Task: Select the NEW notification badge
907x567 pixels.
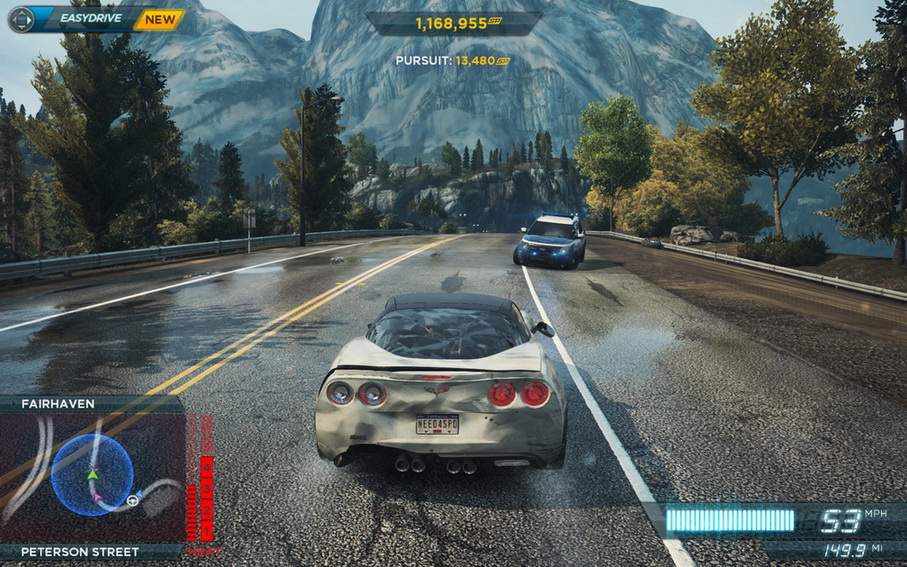Action: coord(159,19)
